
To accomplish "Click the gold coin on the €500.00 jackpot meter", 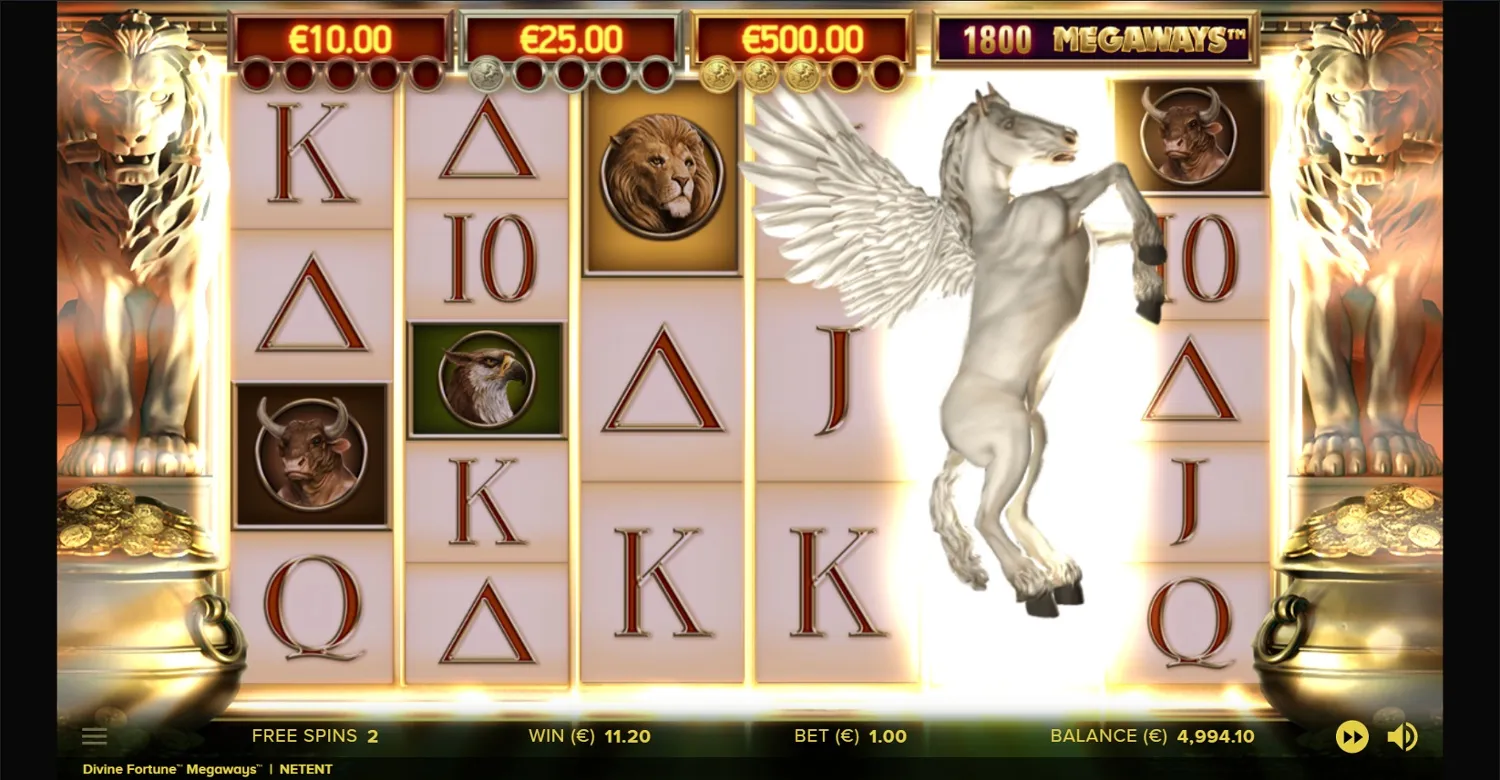I will pos(716,72).
